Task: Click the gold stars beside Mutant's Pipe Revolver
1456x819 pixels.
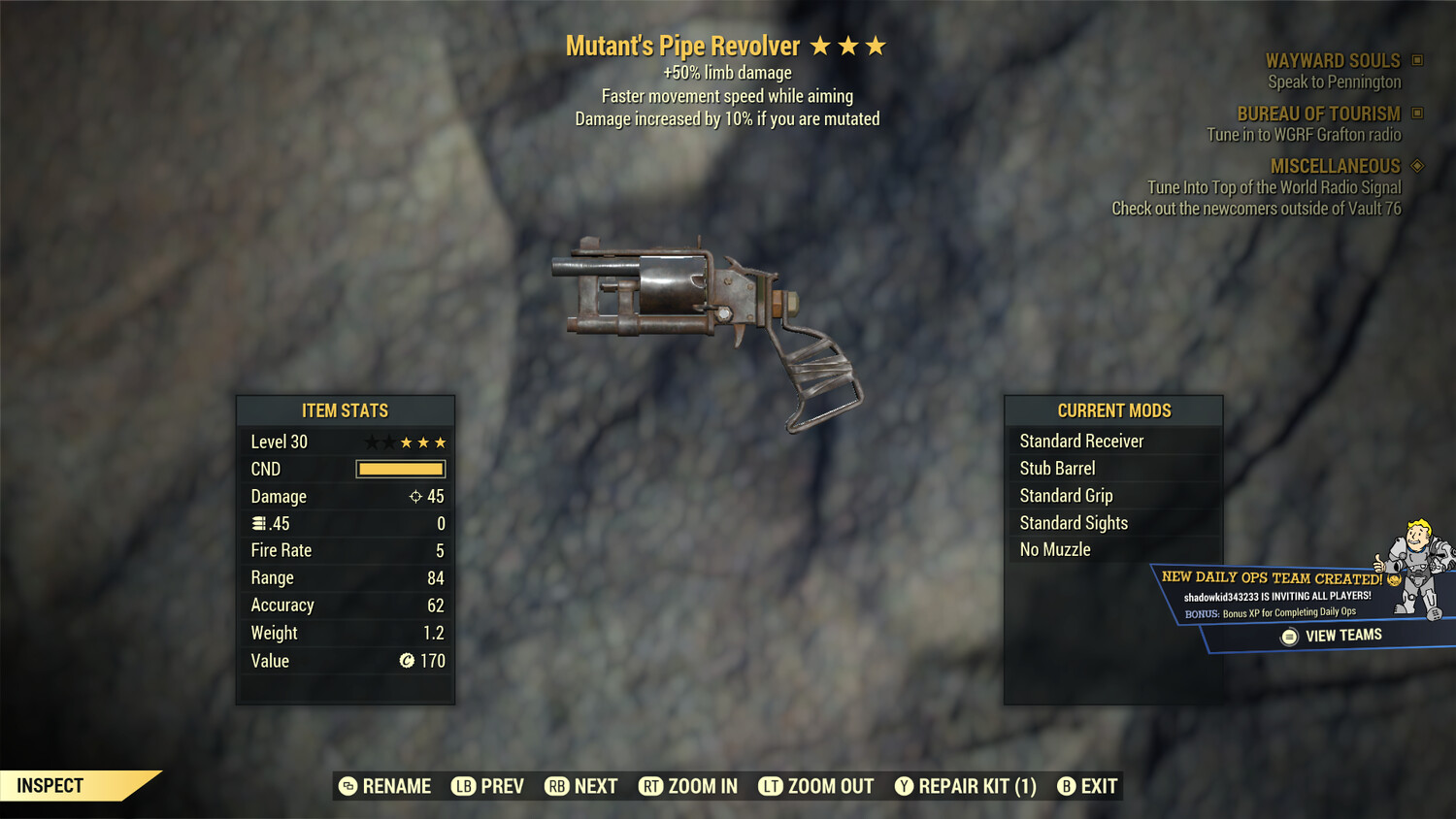Action: (849, 45)
